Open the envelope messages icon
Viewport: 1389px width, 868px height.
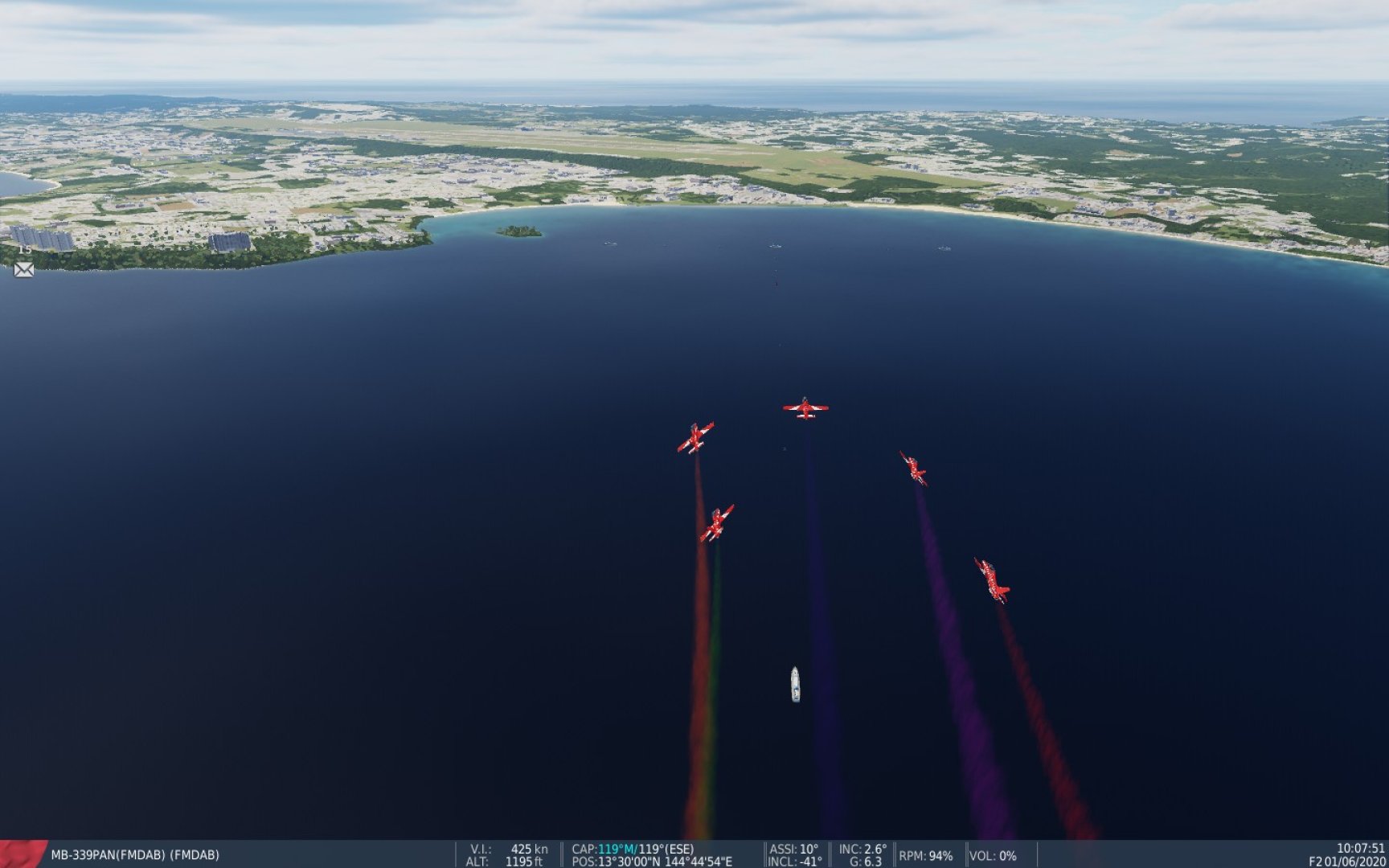click(24, 270)
